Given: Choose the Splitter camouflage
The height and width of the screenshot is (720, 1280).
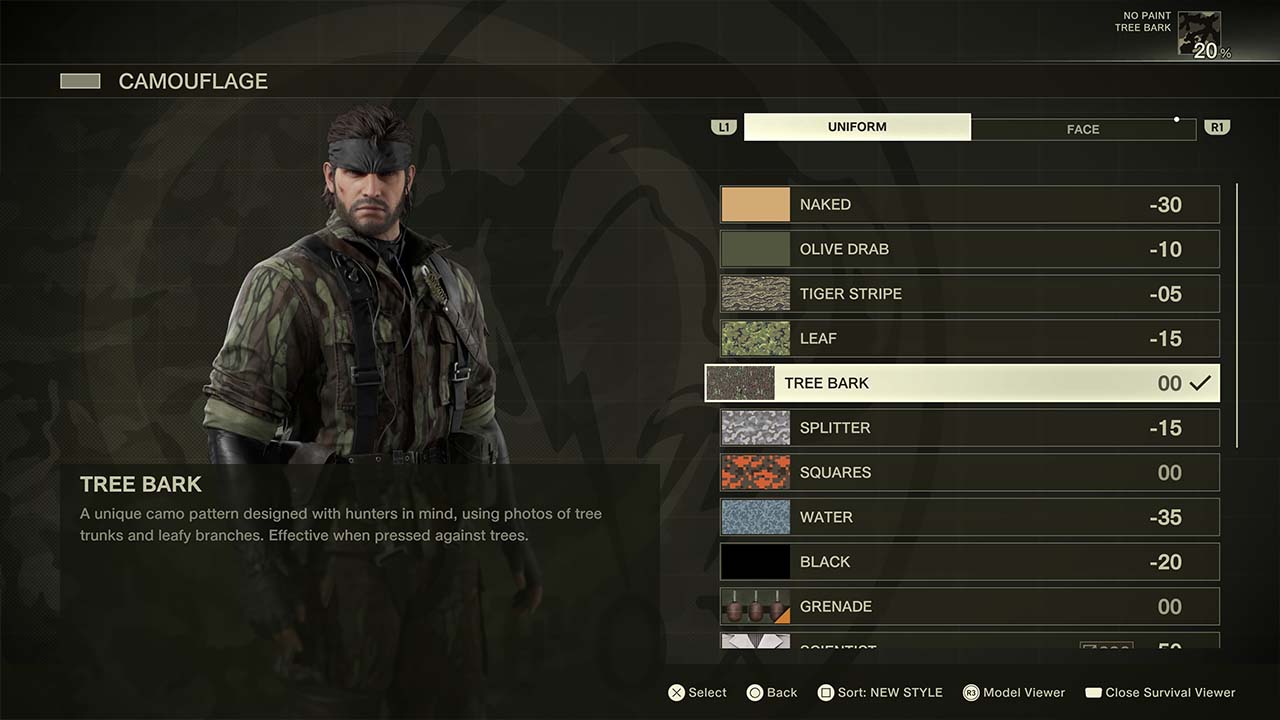Looking at the screenshot, I should (969, 428).
